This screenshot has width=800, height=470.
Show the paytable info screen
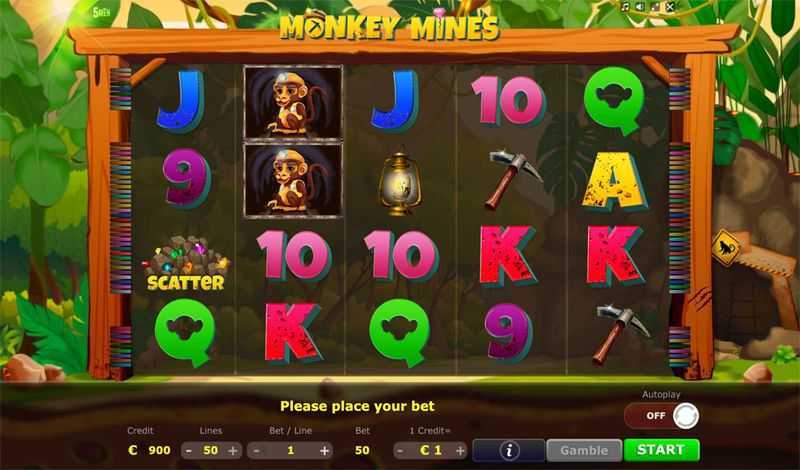coord(509,450)
